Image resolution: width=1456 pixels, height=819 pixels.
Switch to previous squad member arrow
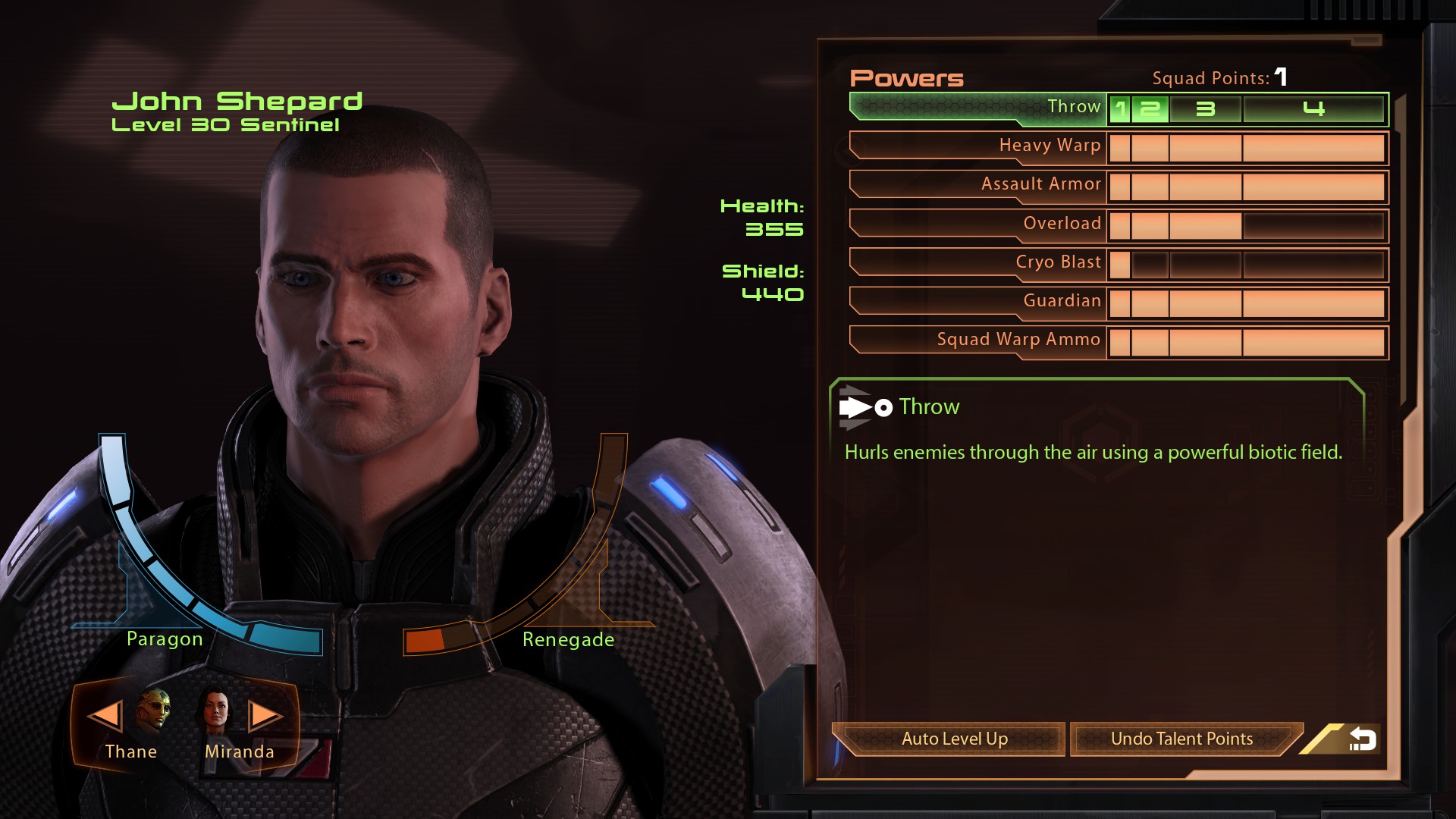[104, 715]
